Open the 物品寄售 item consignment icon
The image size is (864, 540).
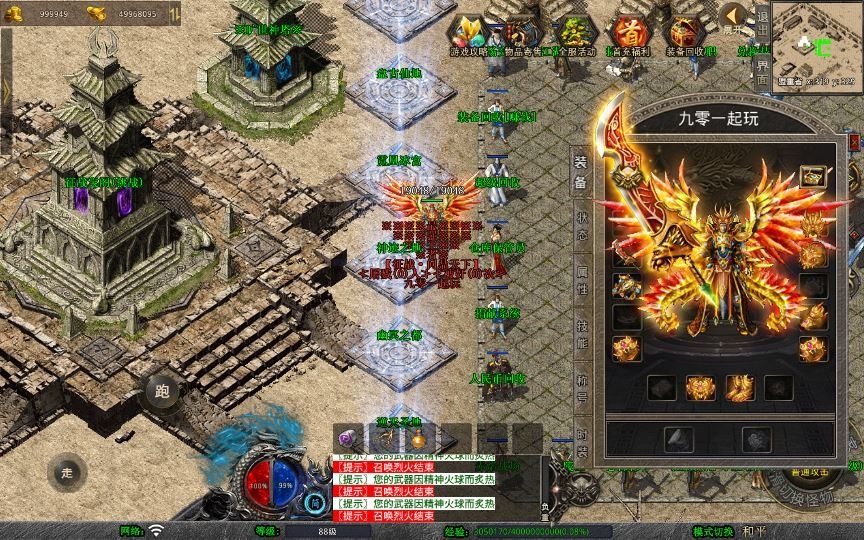coord(517,34)
